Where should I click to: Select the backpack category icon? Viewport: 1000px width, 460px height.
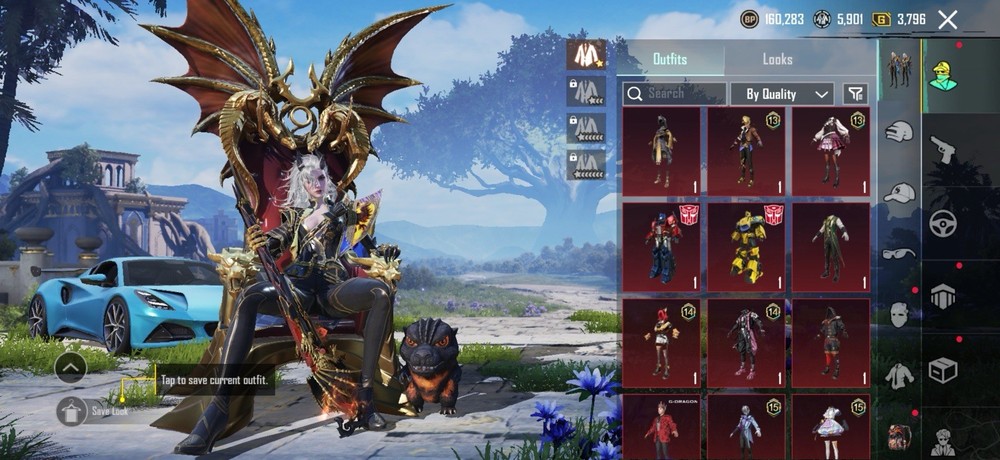pyautogui.click(x=899, y=435)
